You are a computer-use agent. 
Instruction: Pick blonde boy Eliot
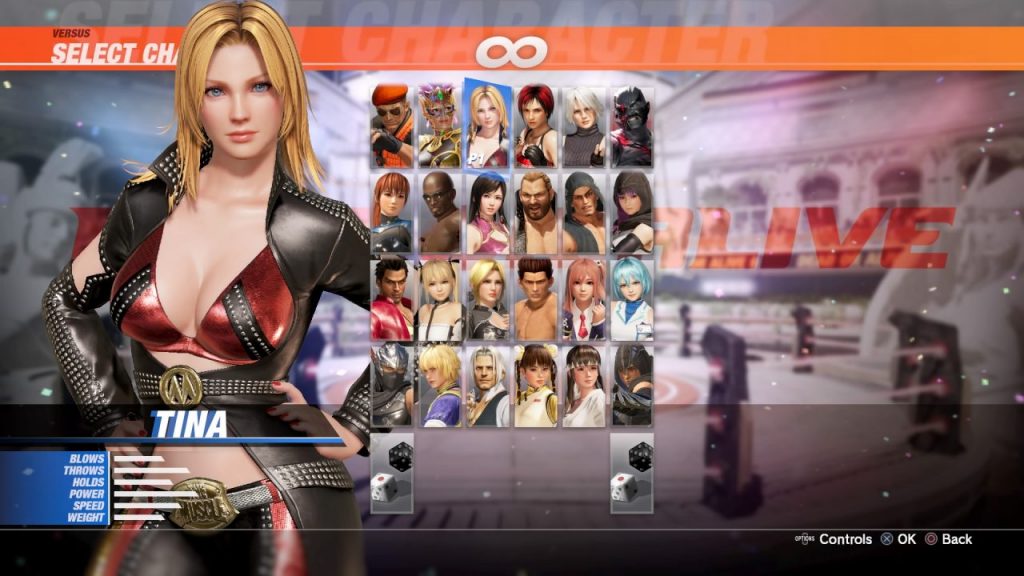(440, 385)
